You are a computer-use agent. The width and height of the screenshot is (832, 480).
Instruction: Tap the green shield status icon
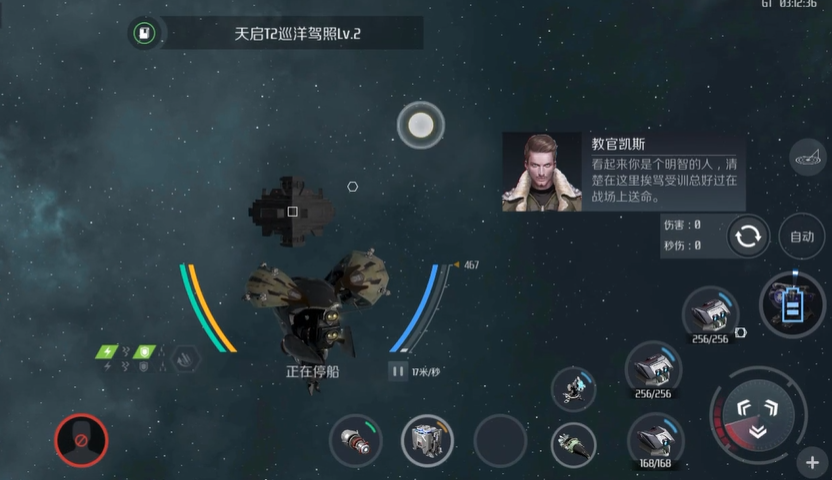pyautogui.click(x=145, y=352)
